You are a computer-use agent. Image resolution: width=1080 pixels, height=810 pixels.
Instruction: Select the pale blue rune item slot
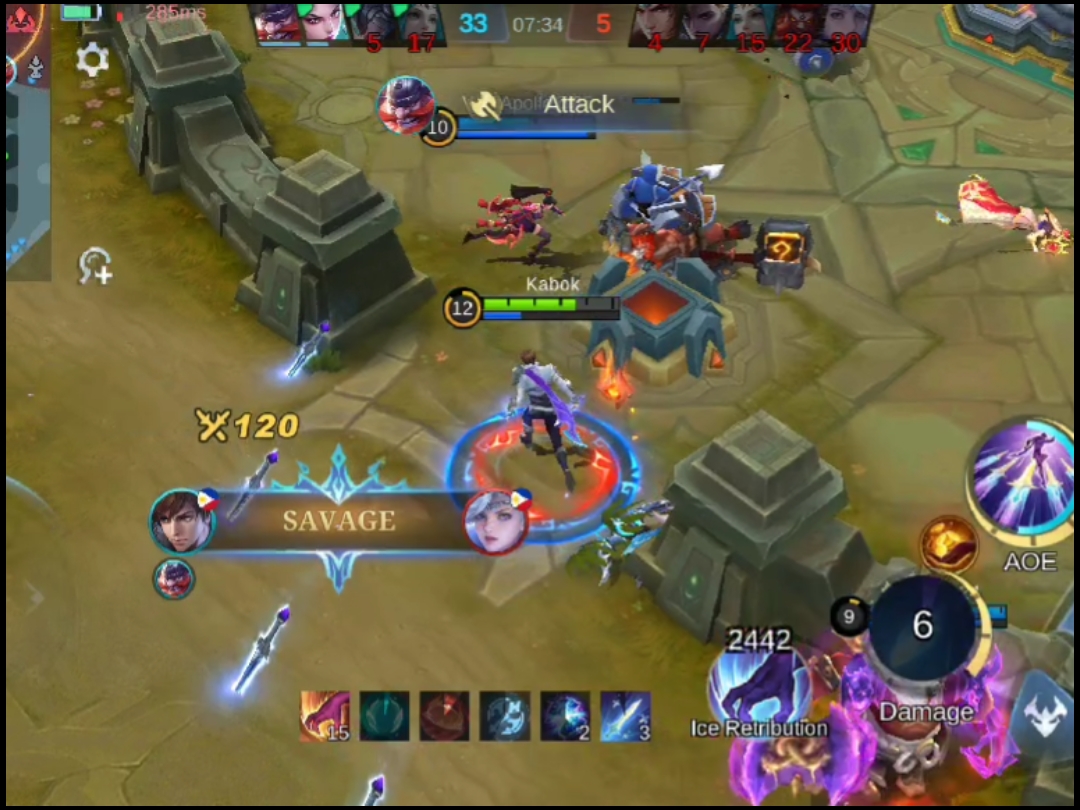pos(505,716)
